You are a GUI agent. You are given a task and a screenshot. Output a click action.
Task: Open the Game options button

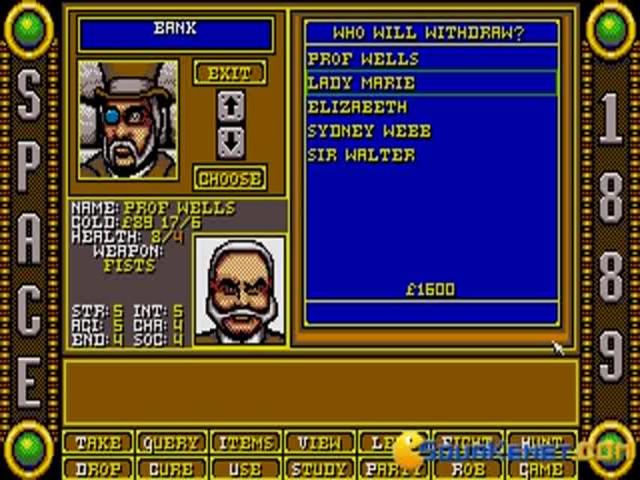(537, 467)
